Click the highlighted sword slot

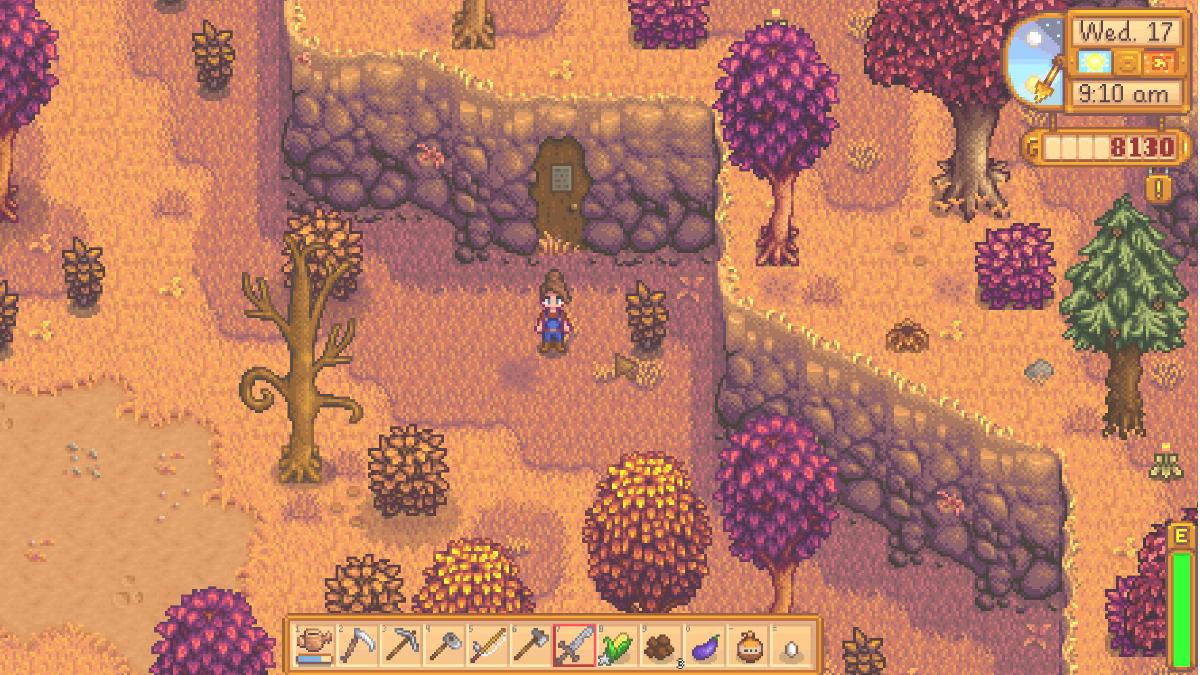[574, 645]
